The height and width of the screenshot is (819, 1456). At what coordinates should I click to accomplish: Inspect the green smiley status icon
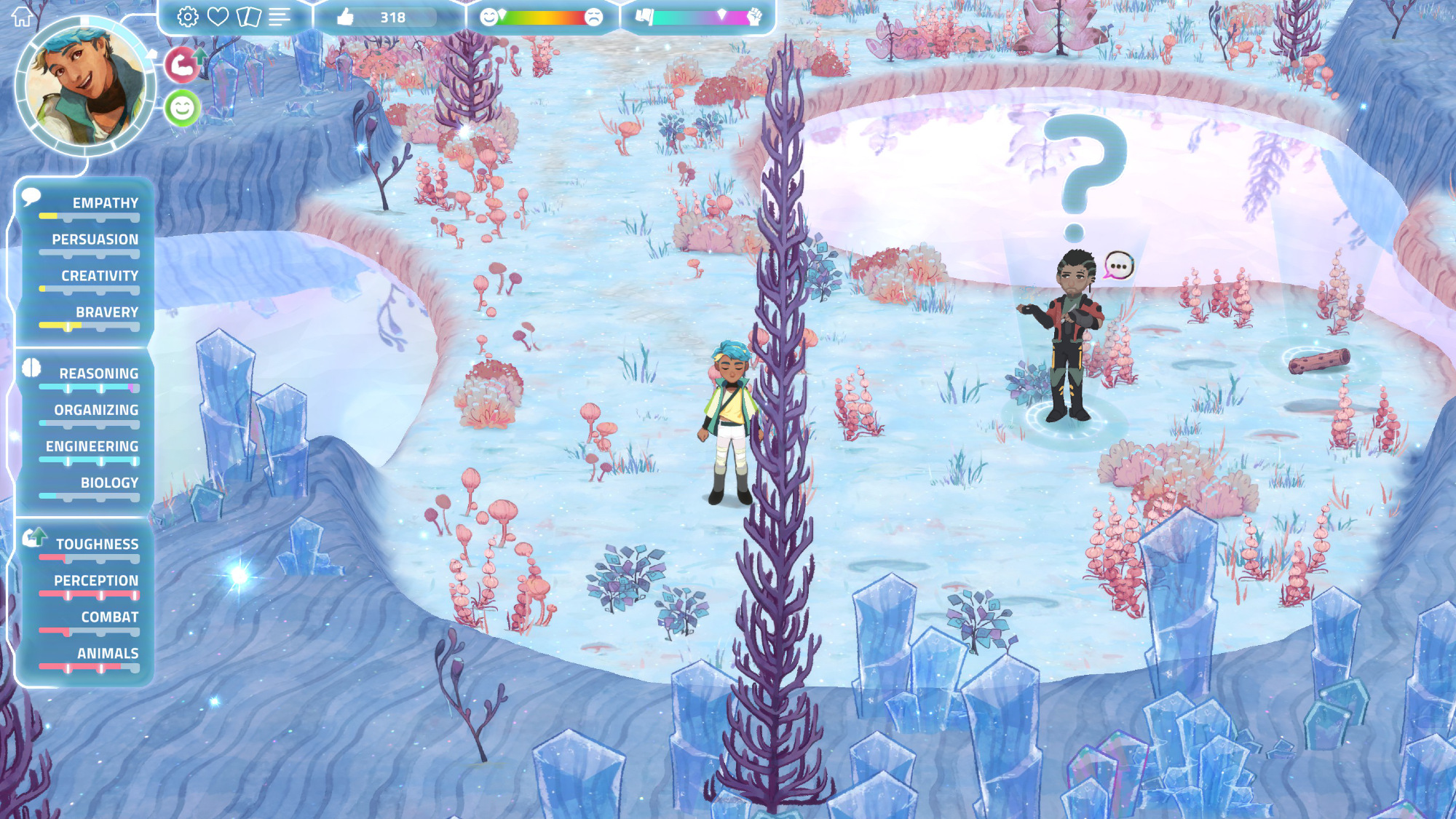182,108
